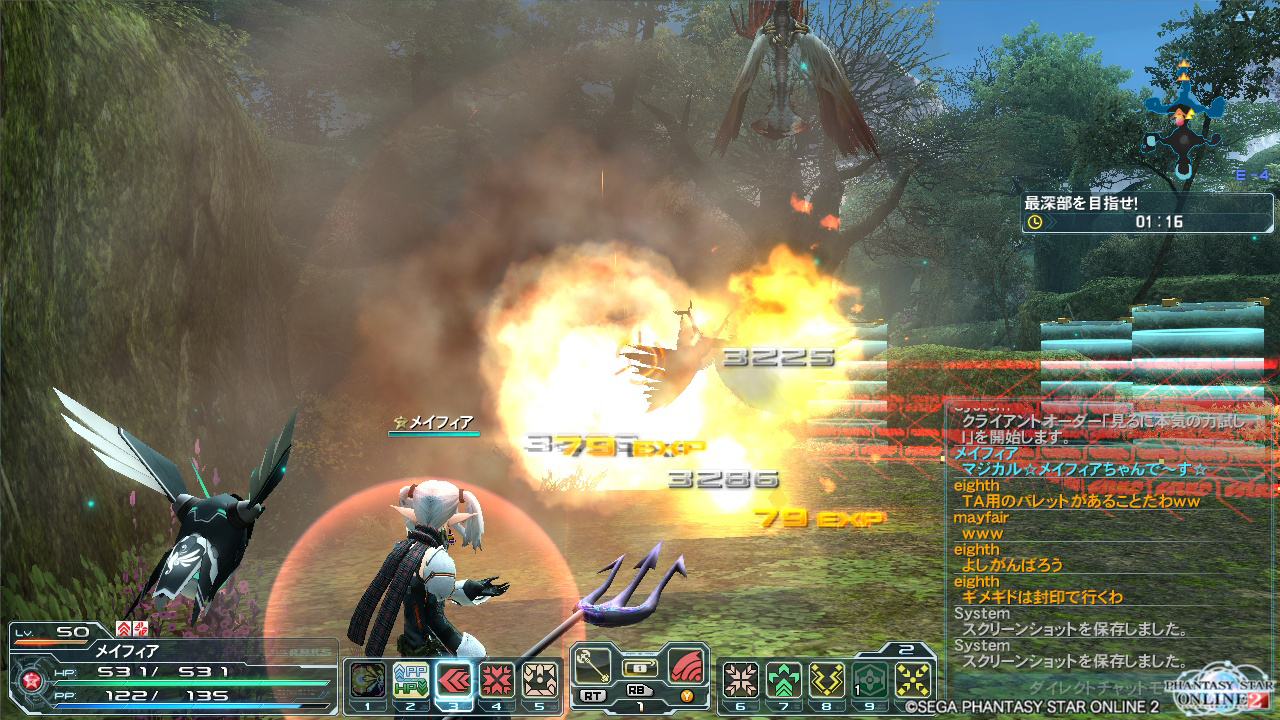Use the red snowflake skill in slot 4
1280x720 pixels.
(x=497, y=679)
